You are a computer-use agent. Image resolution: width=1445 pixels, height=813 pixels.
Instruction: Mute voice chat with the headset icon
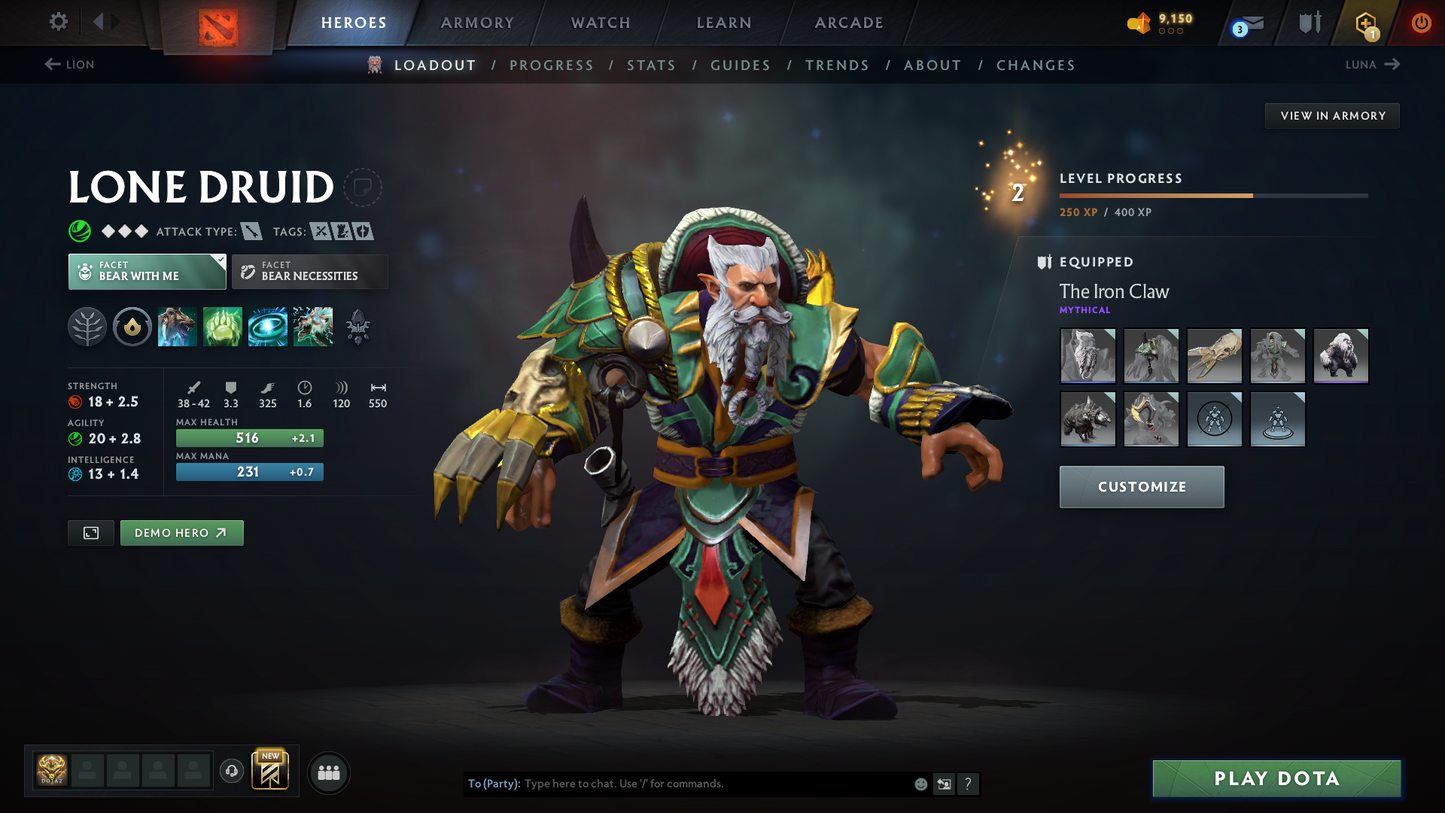pos(231,770)
